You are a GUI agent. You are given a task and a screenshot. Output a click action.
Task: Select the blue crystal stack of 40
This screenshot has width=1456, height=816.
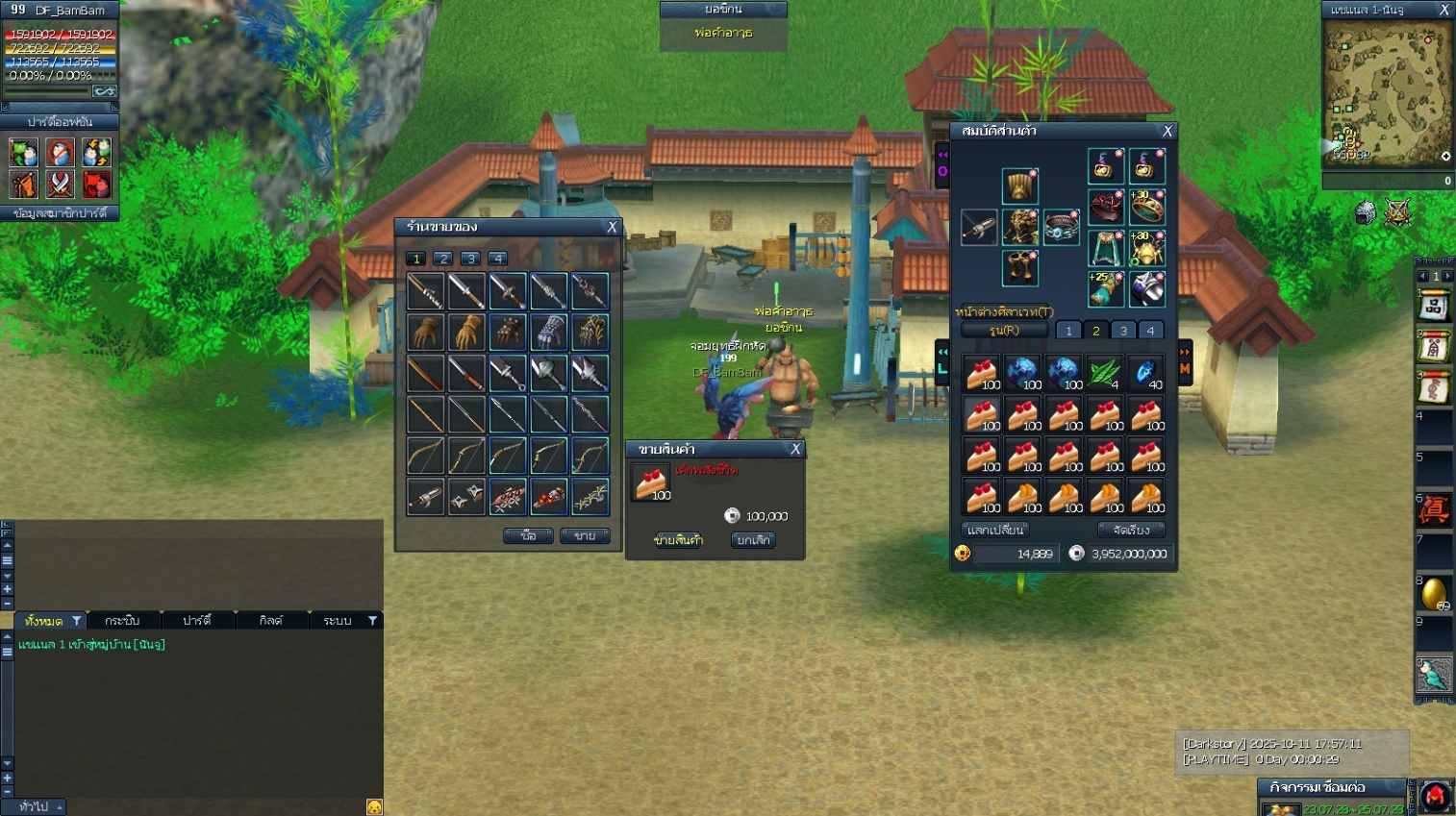pyautogui.click(x=1146, y=372)
